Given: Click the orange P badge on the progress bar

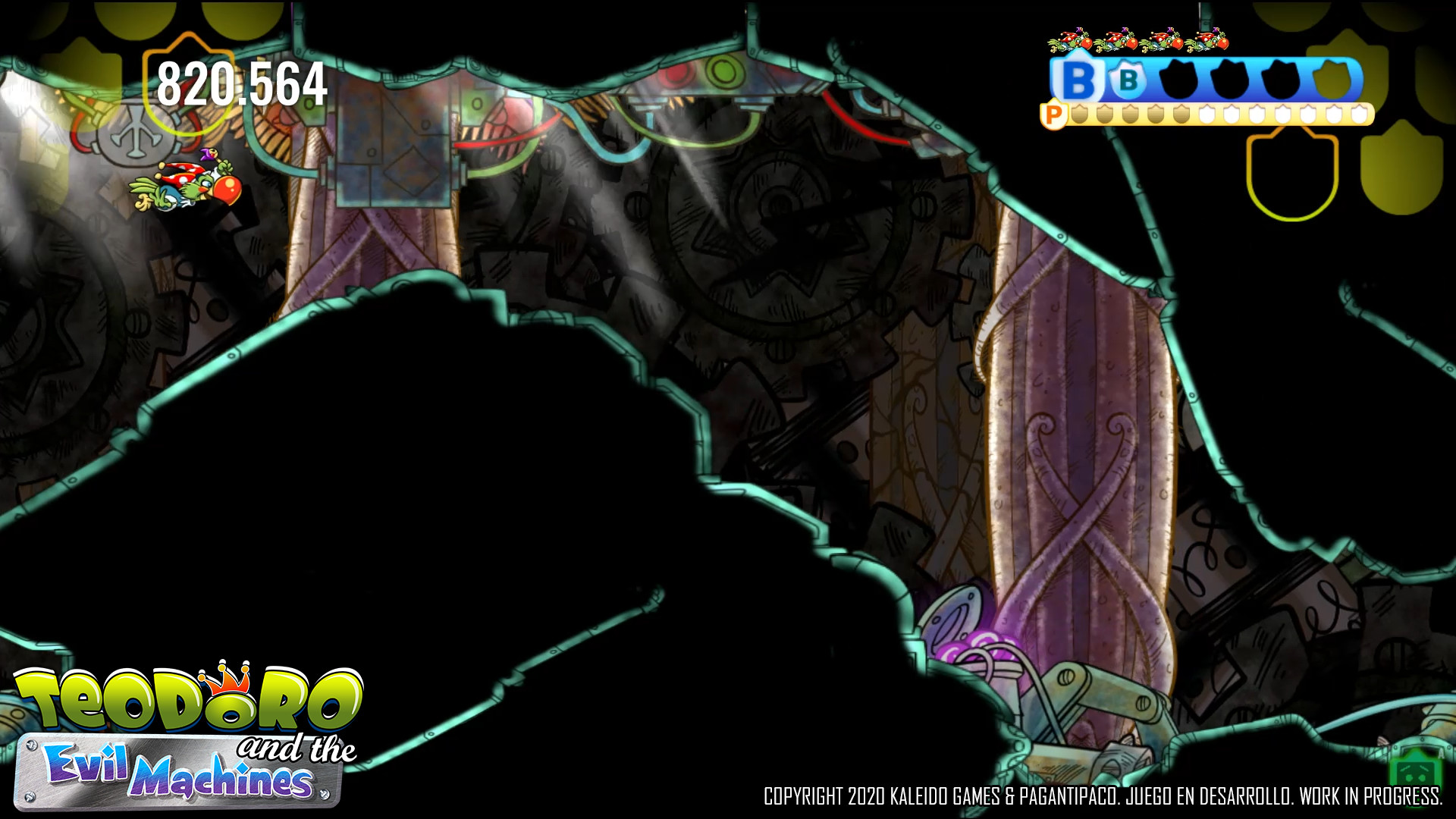Looking at the screenshot, I should tap(1055, 115).
